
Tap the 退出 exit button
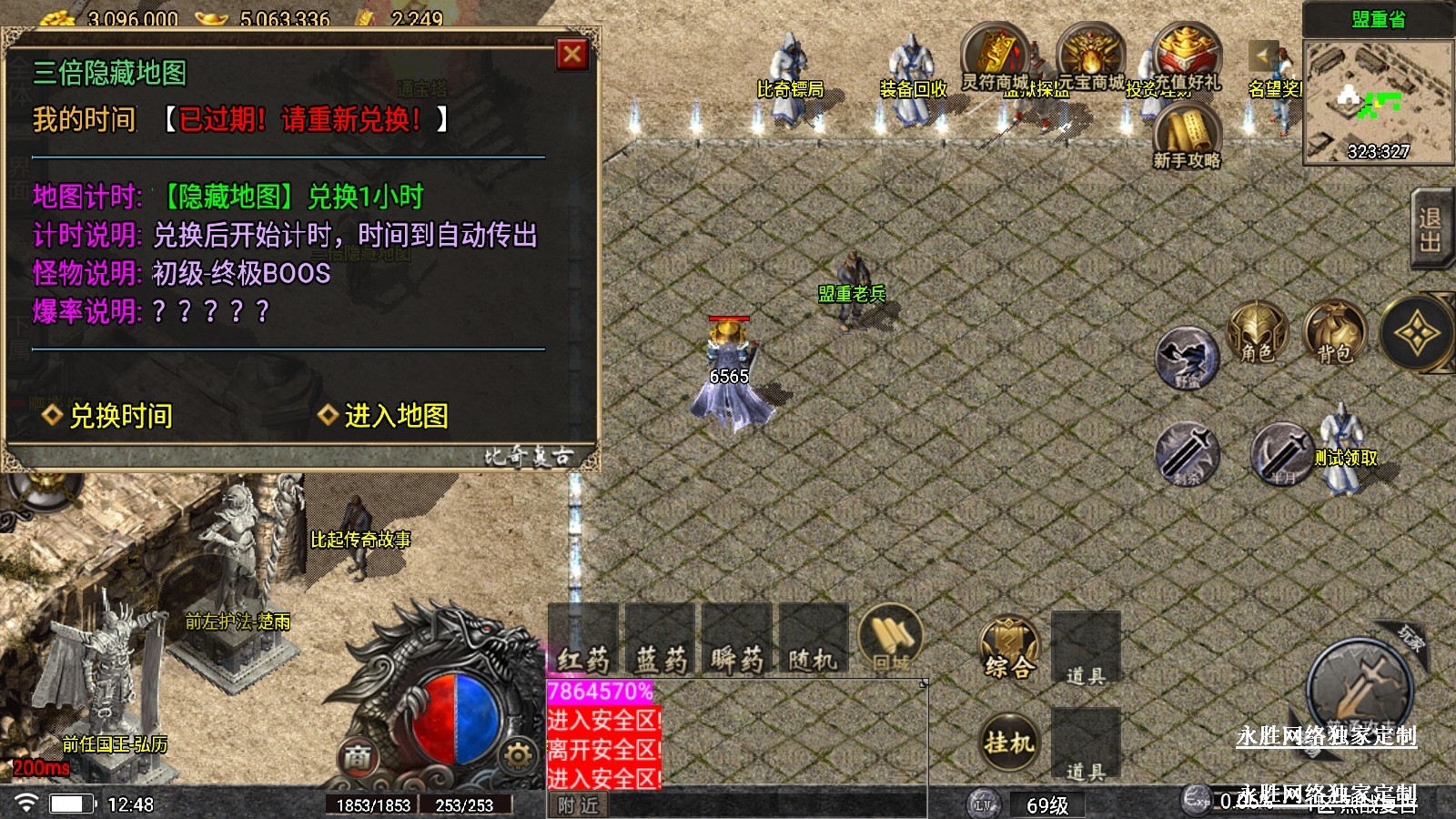[1430, 229]
